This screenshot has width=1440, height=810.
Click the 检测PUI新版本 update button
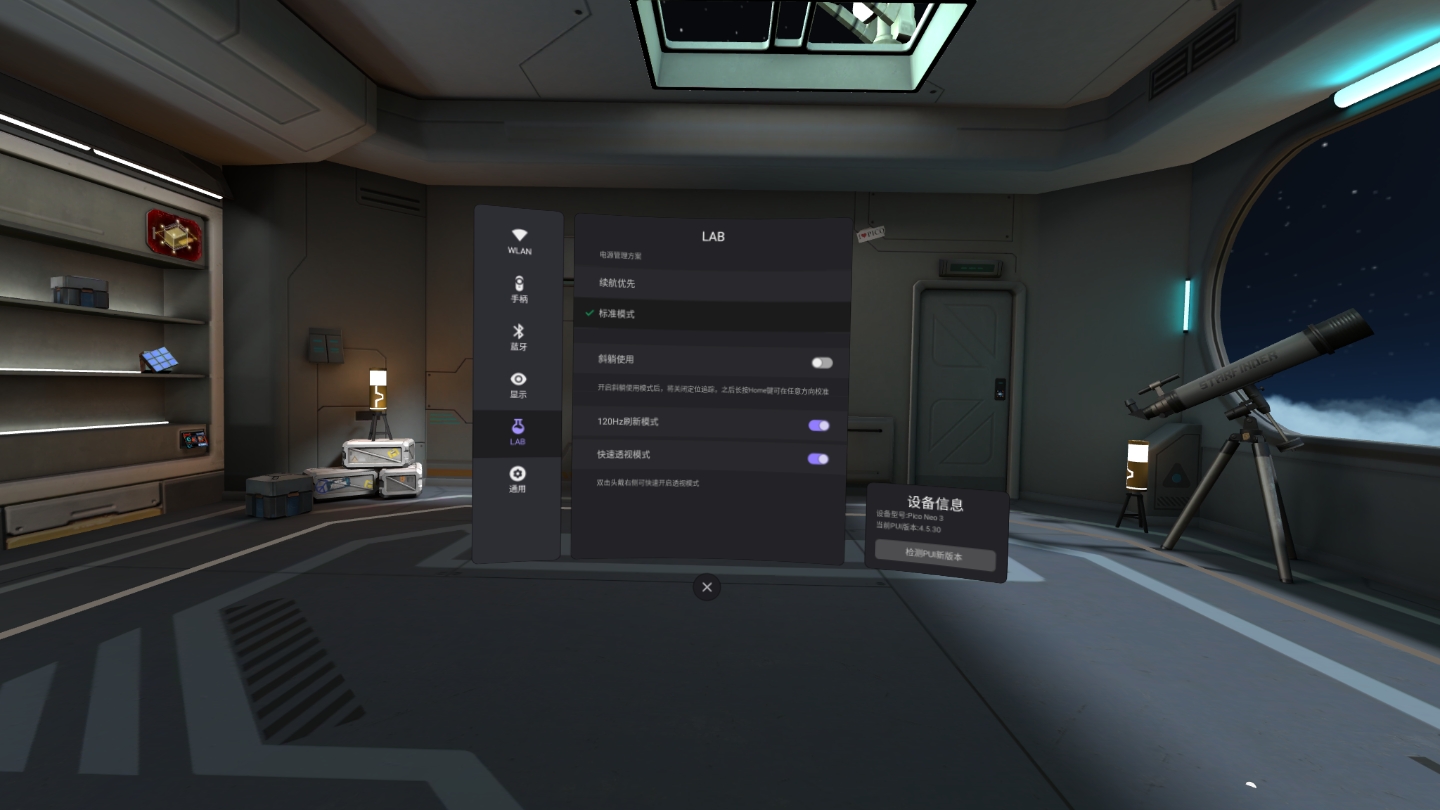point(936,559)
